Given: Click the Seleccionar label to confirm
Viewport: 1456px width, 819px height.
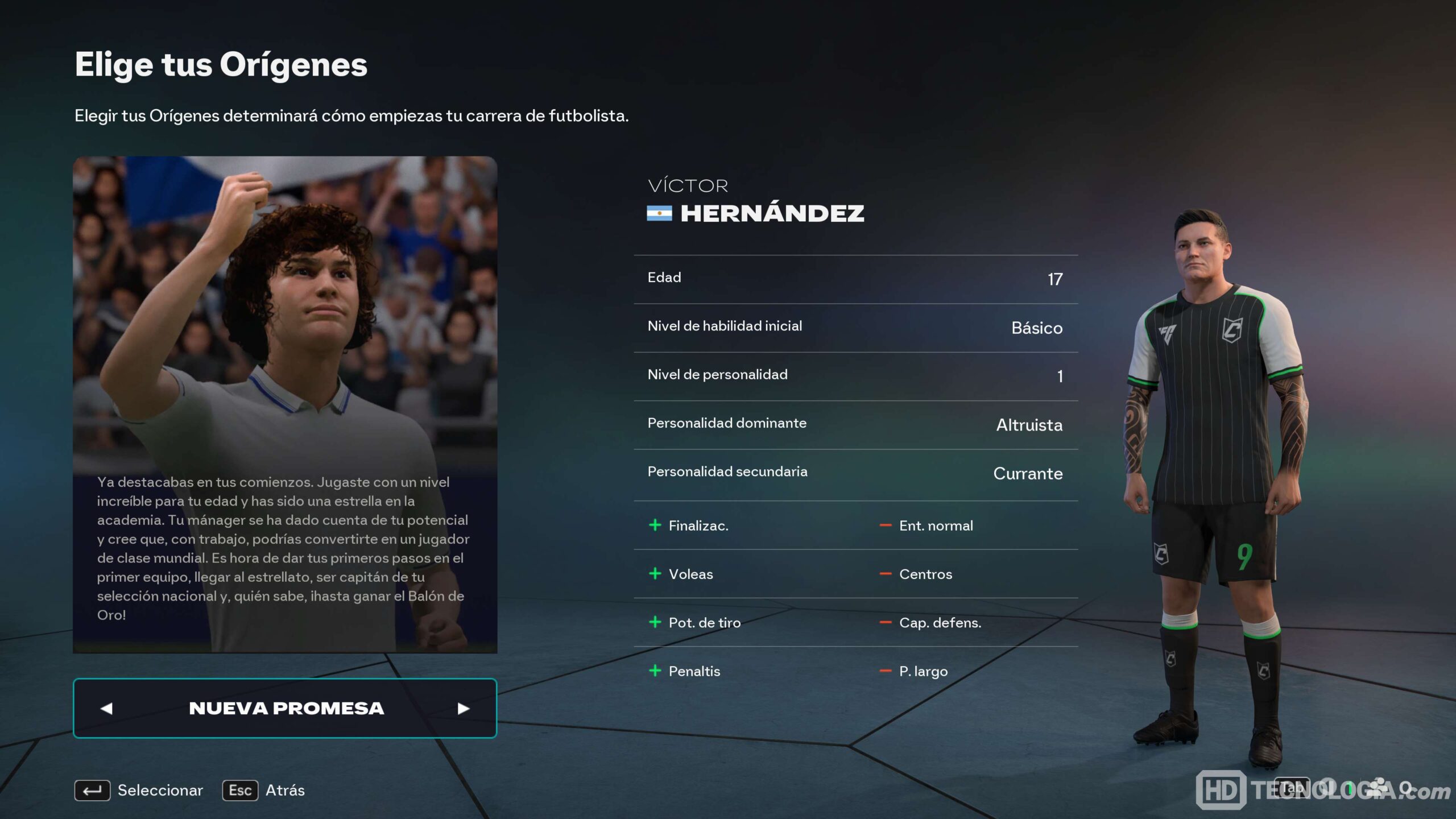Looking at the screenshot, I should (160, 790).
